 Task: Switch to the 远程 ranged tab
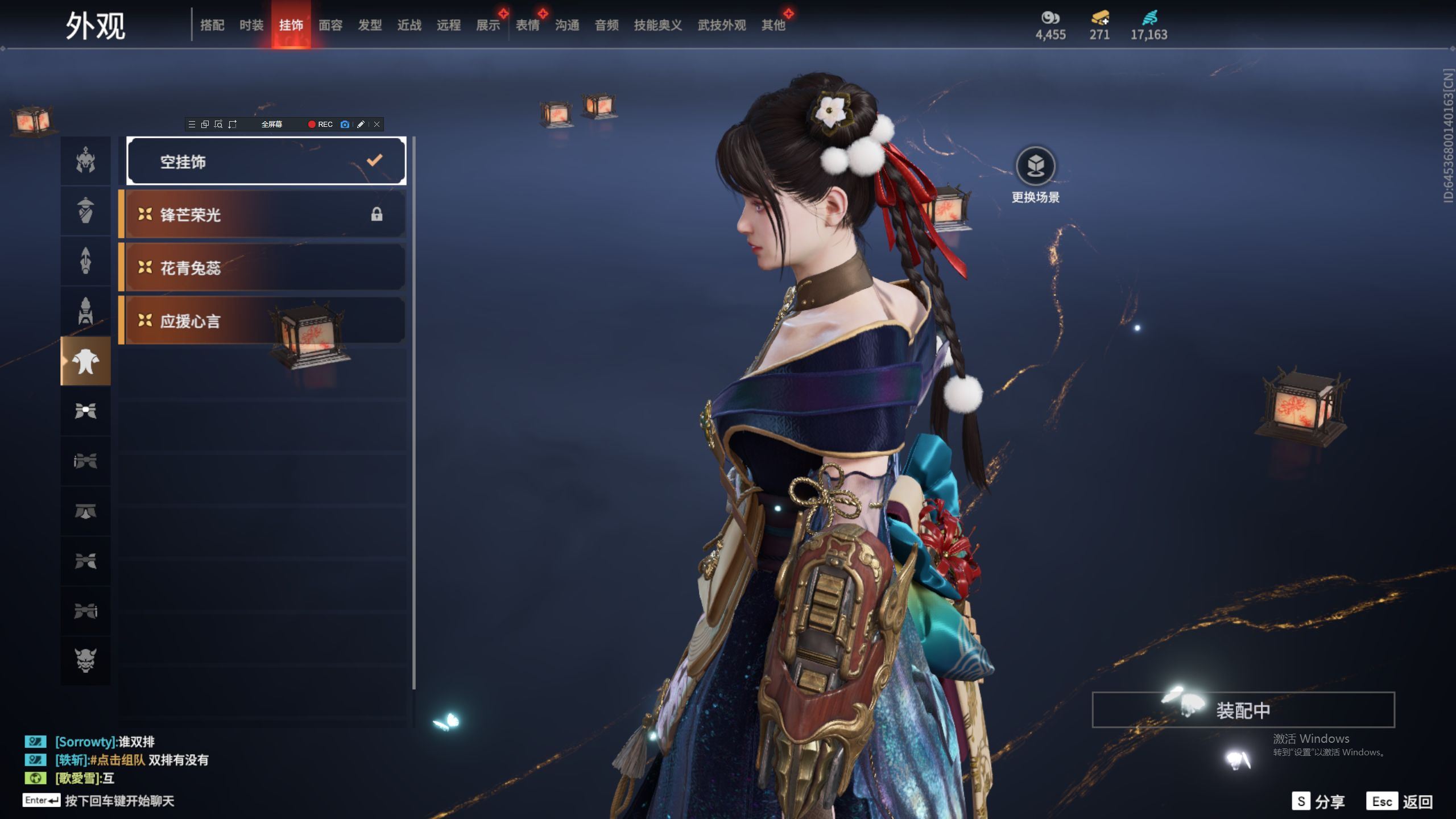click(449, 25)
